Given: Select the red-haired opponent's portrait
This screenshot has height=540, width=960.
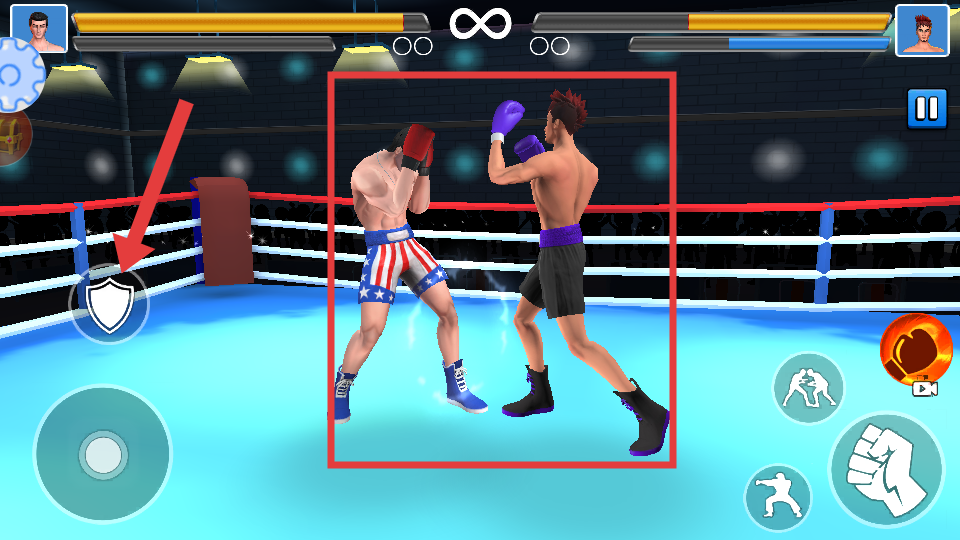Looking at the screenshot, I should click(x=921, y=30).
